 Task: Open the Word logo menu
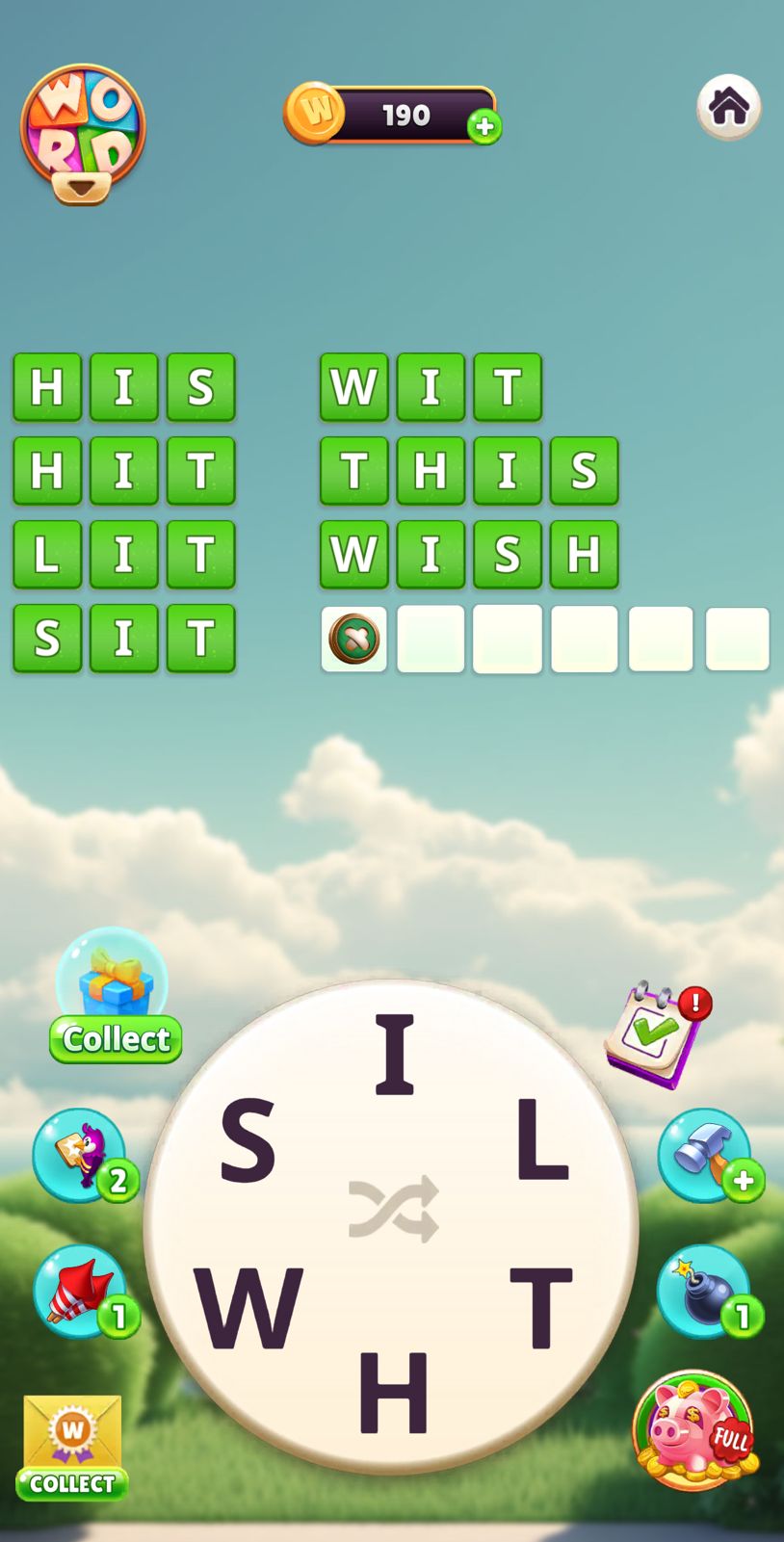click(83, 133)
